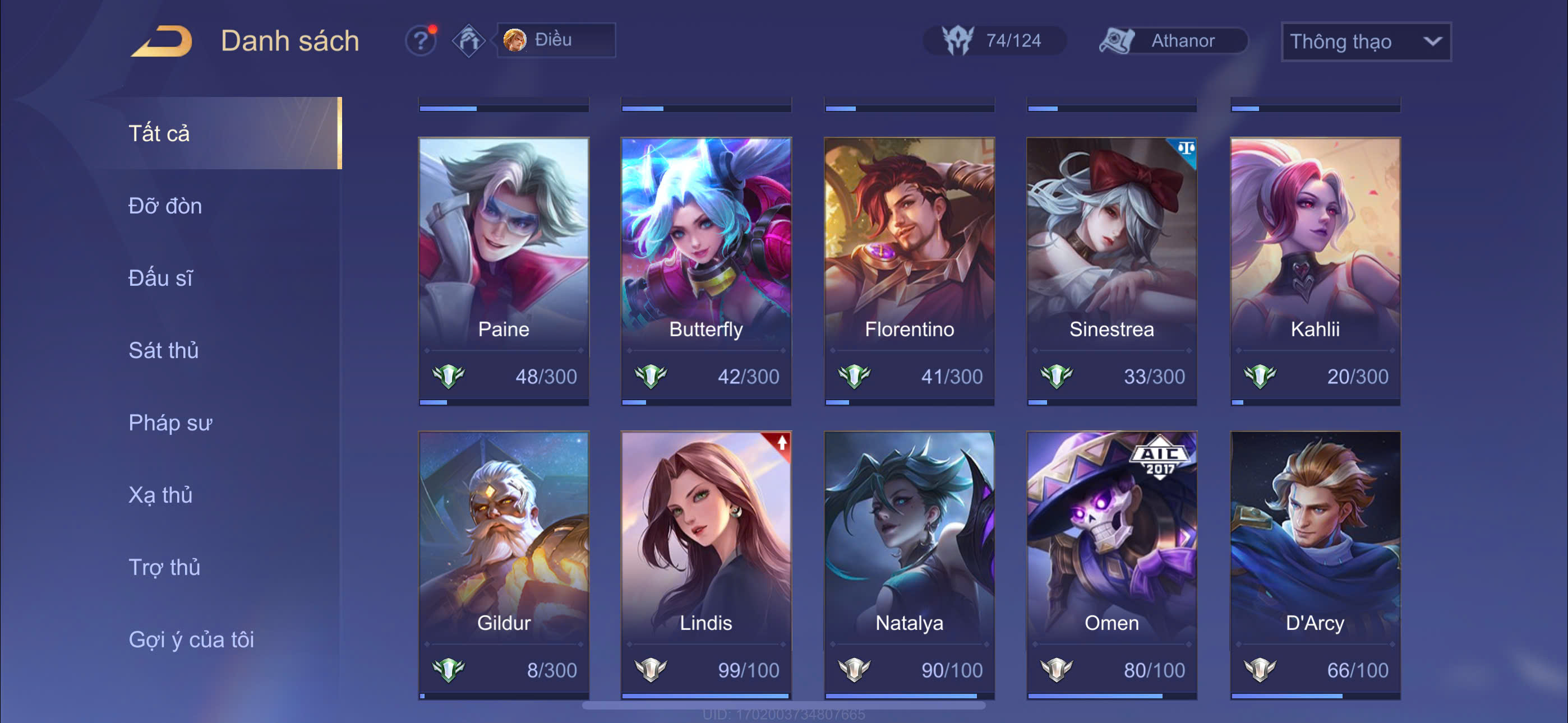The image size is (1568, 723).
Task: Expand the Thông thạo sort dropdown
Action: point(1366,41)
